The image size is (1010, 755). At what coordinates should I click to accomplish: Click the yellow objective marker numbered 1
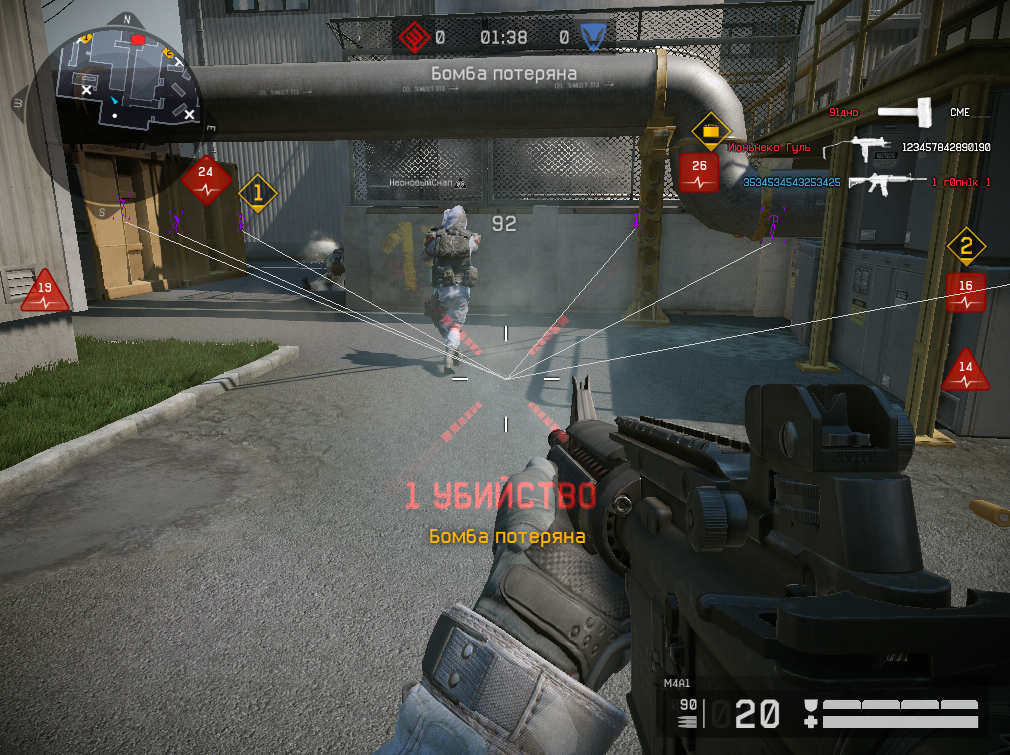257,192
